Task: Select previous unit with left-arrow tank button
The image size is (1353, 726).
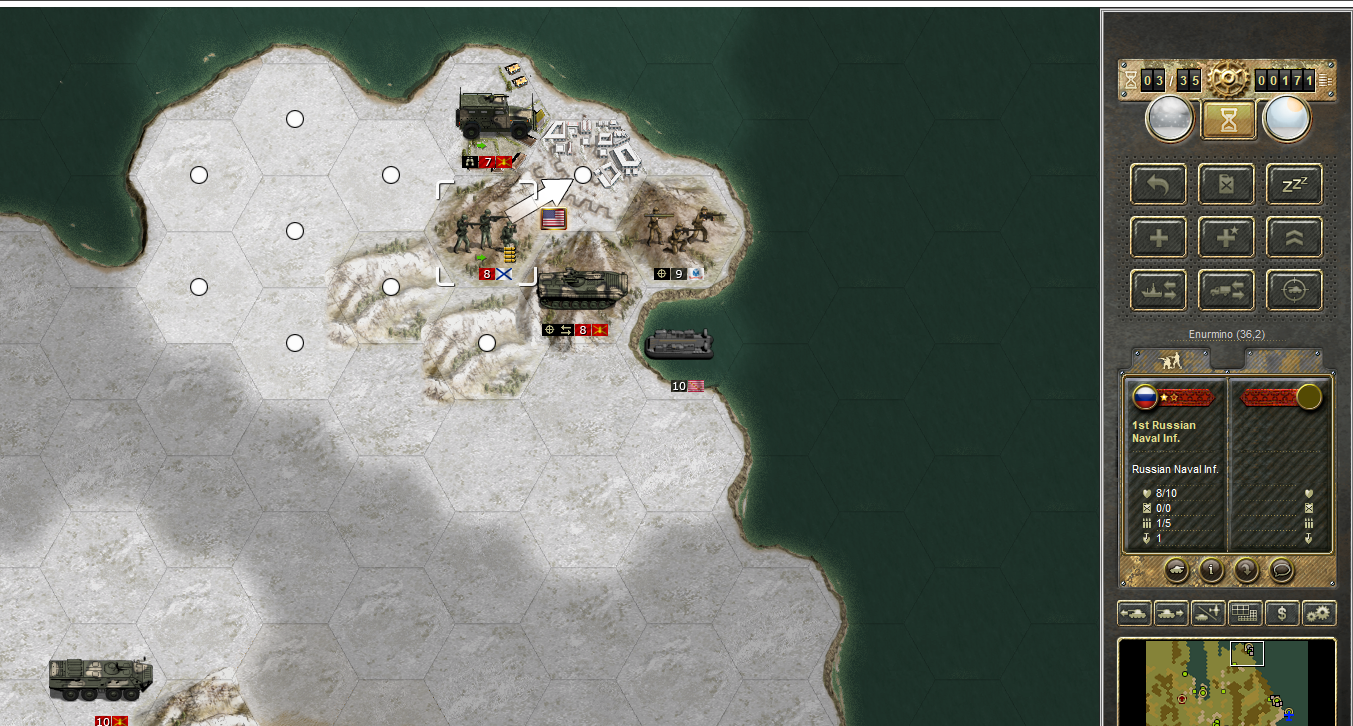Action: (x=1134, y=613)
